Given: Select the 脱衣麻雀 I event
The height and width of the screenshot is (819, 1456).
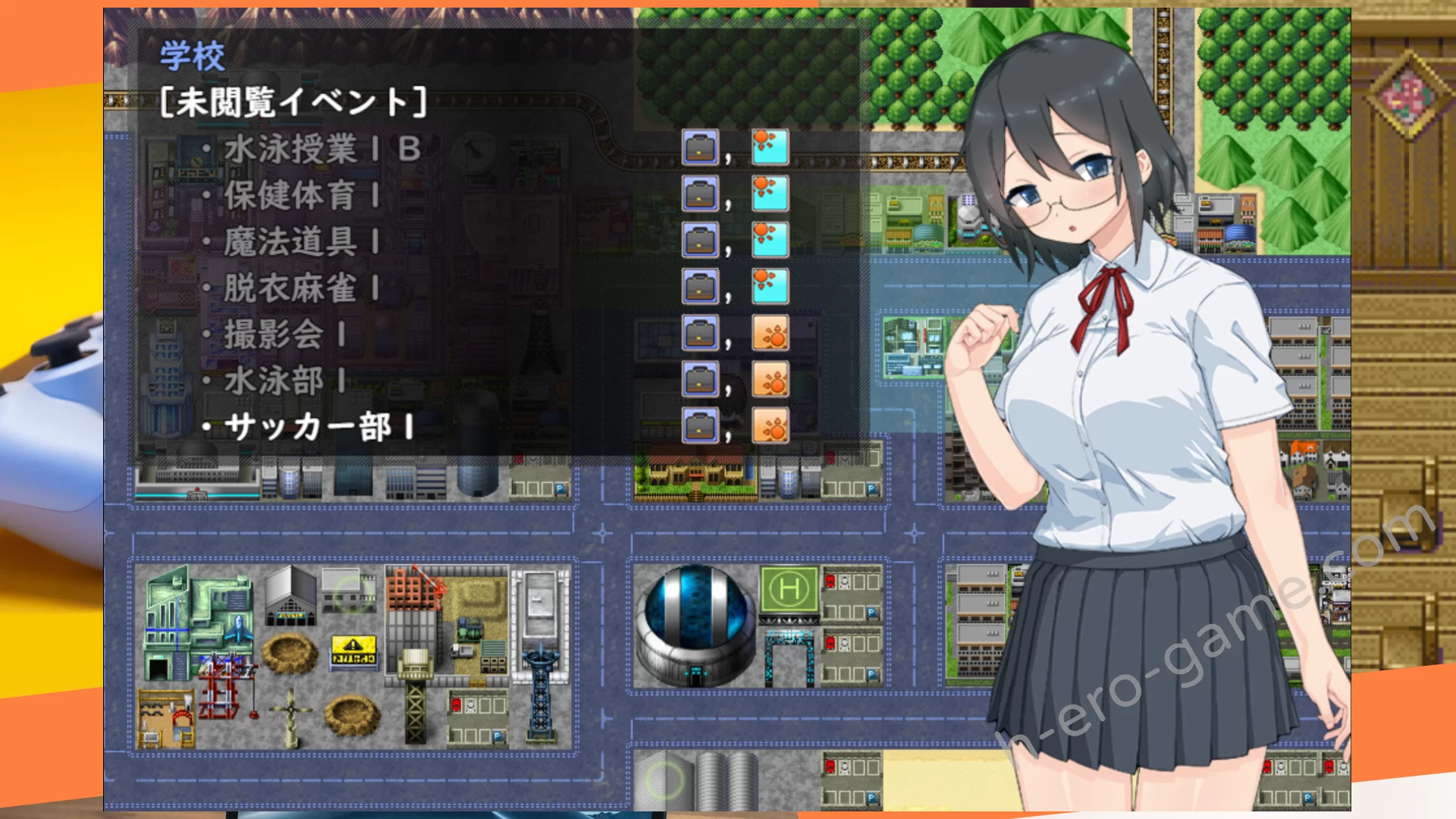Looking at the screenshot, I should (x=301, y=289).
